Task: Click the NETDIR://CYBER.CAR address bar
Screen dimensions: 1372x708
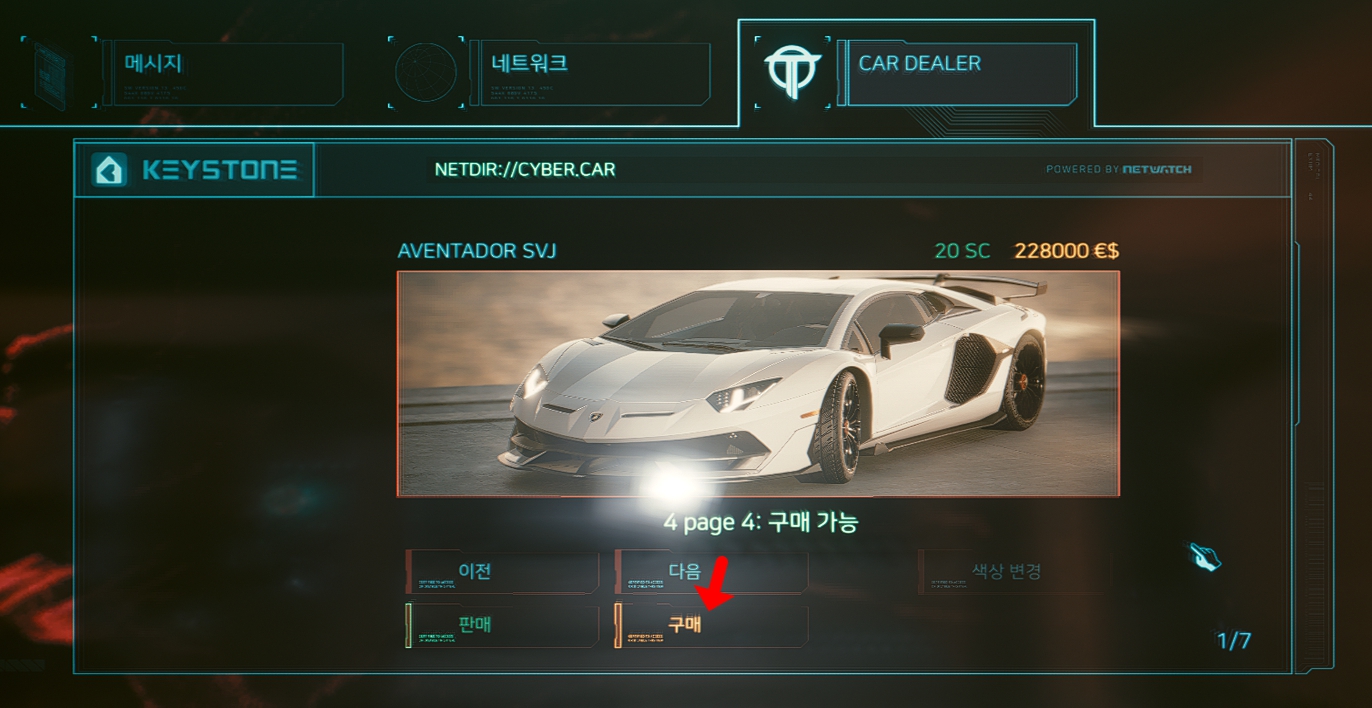Action: coord(524,170)
